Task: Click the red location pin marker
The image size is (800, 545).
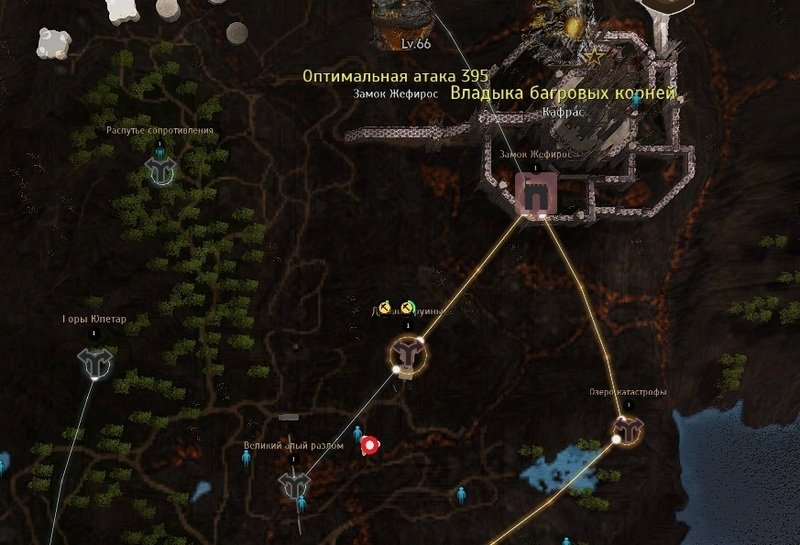Action: point(370,445)
